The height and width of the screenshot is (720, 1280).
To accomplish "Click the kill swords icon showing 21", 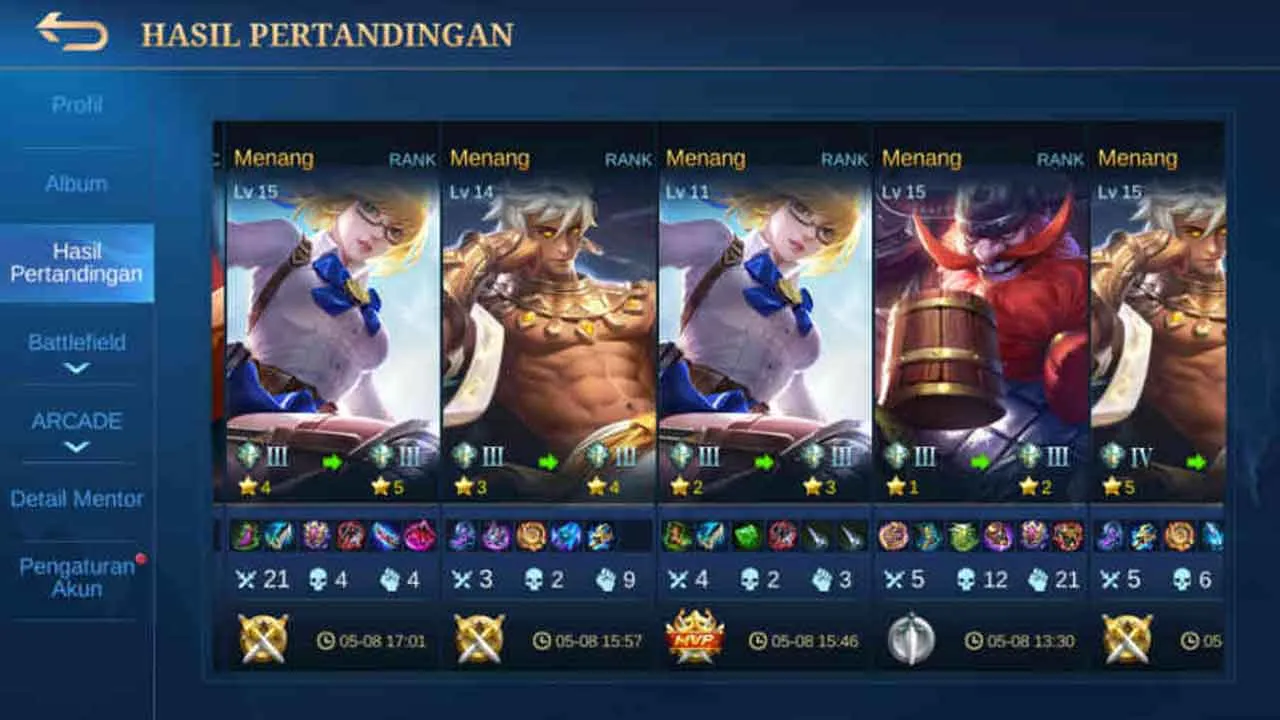I will click(x=244, y=579).
